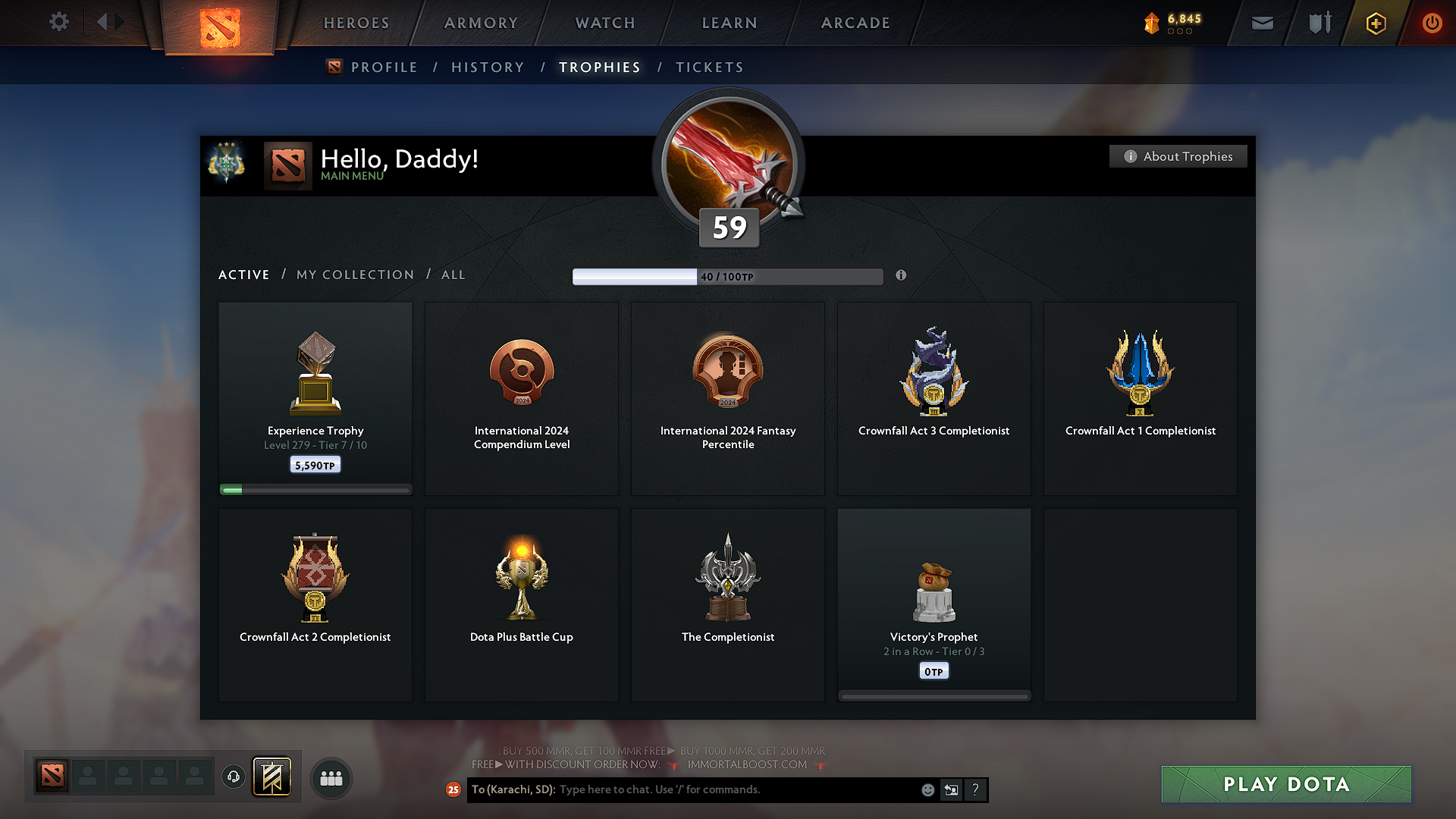Image resolution: width=1456 pixels, height=819 pixels.
Task: Open notifications via the envelope icon
Action: (x=1262, y=23)
